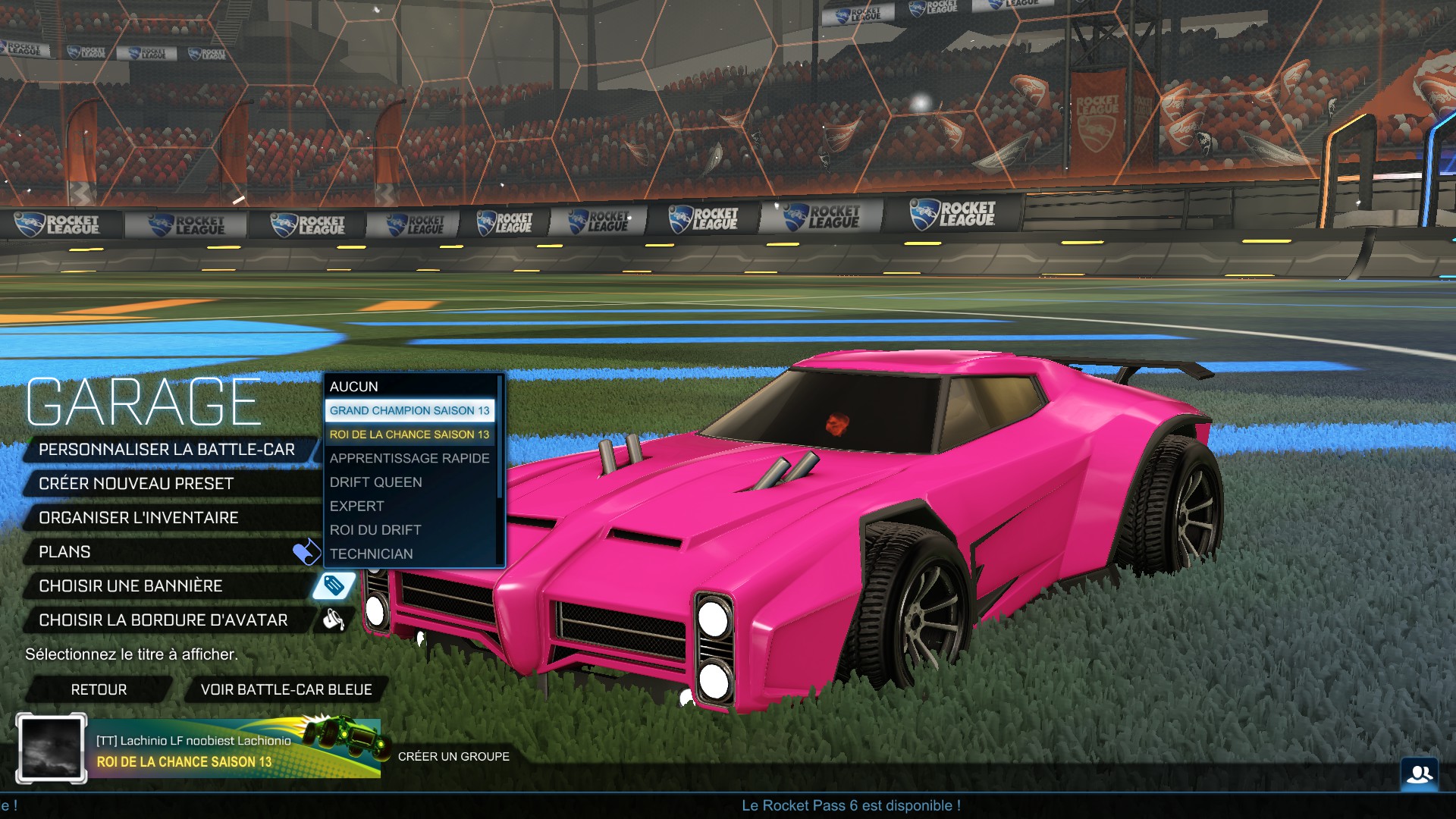Screen dimensions: 1456x819
Task: Click the "CHOISIR UNE BANNIÈRE" entry
Action: (130, 585)
